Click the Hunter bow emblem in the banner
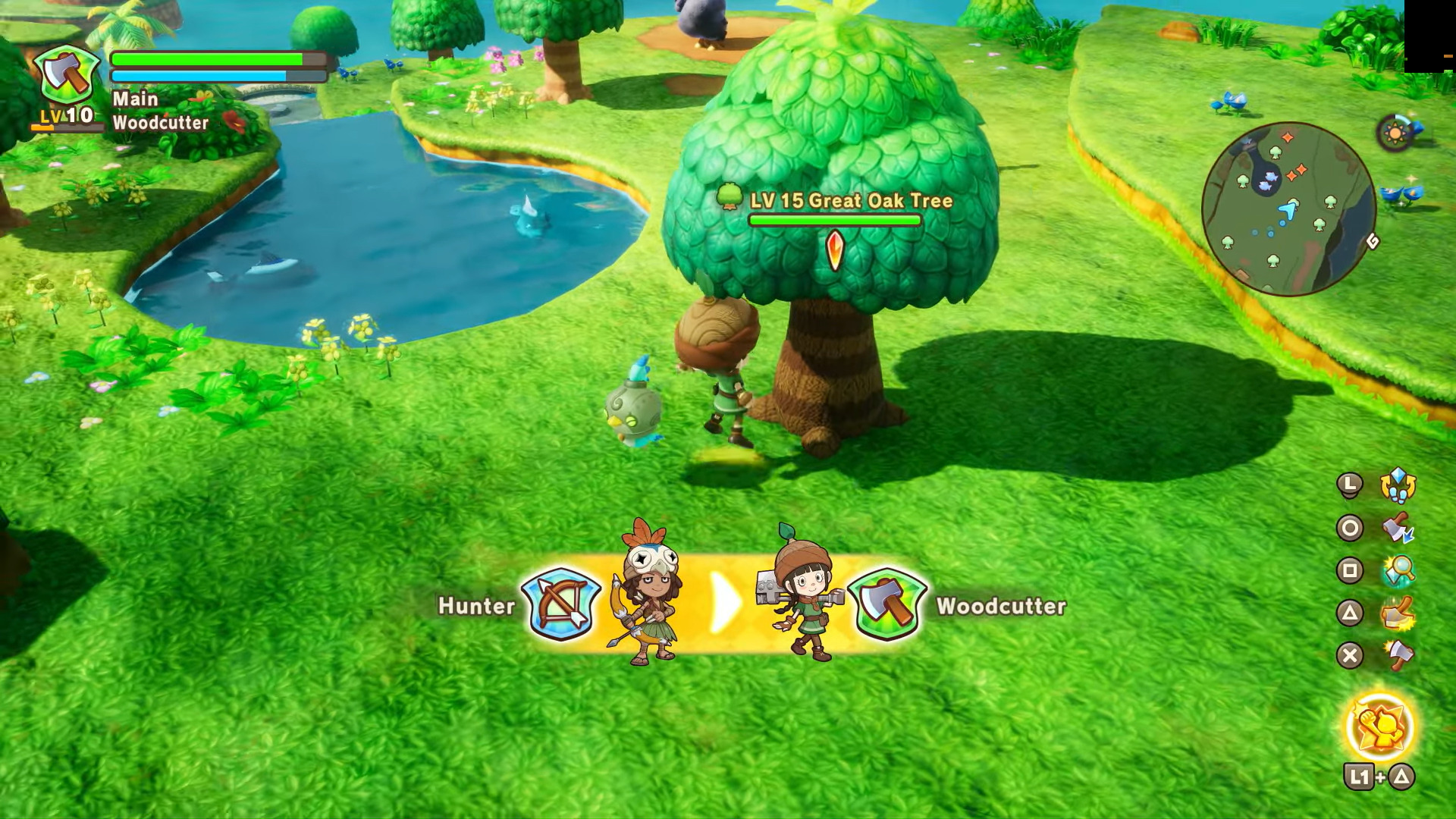Screen dimensions: 1456x819 (561, 604)
